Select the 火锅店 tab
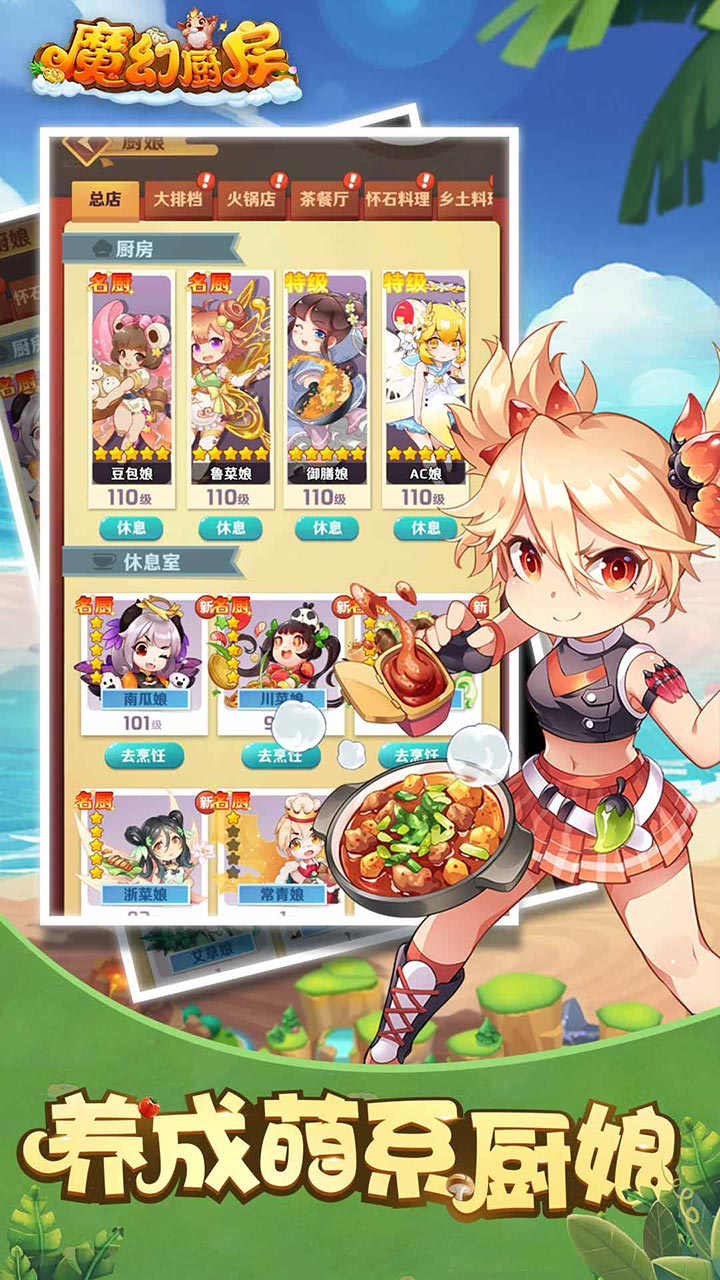 (x=250, y=199)
